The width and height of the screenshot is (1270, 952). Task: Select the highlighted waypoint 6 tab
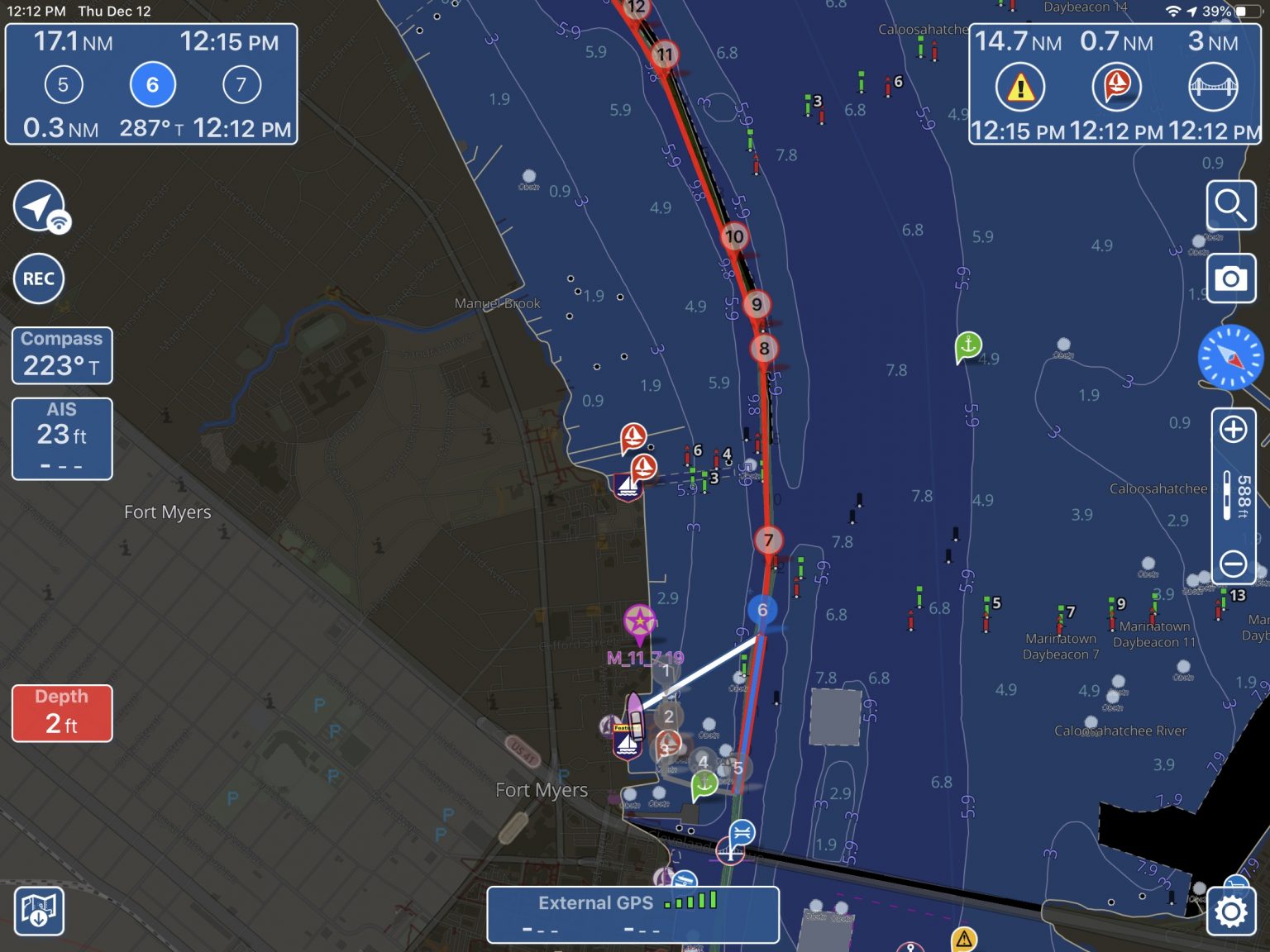tap(152, 83)
